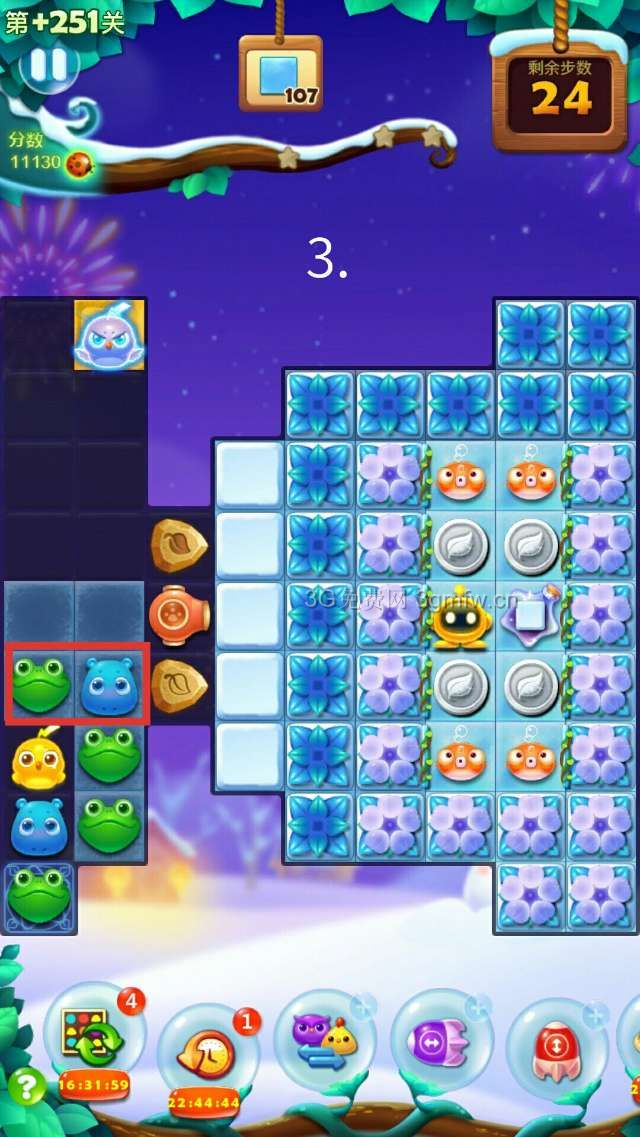
Task: Select the caged green frog tile
Action: click(40, 896)
